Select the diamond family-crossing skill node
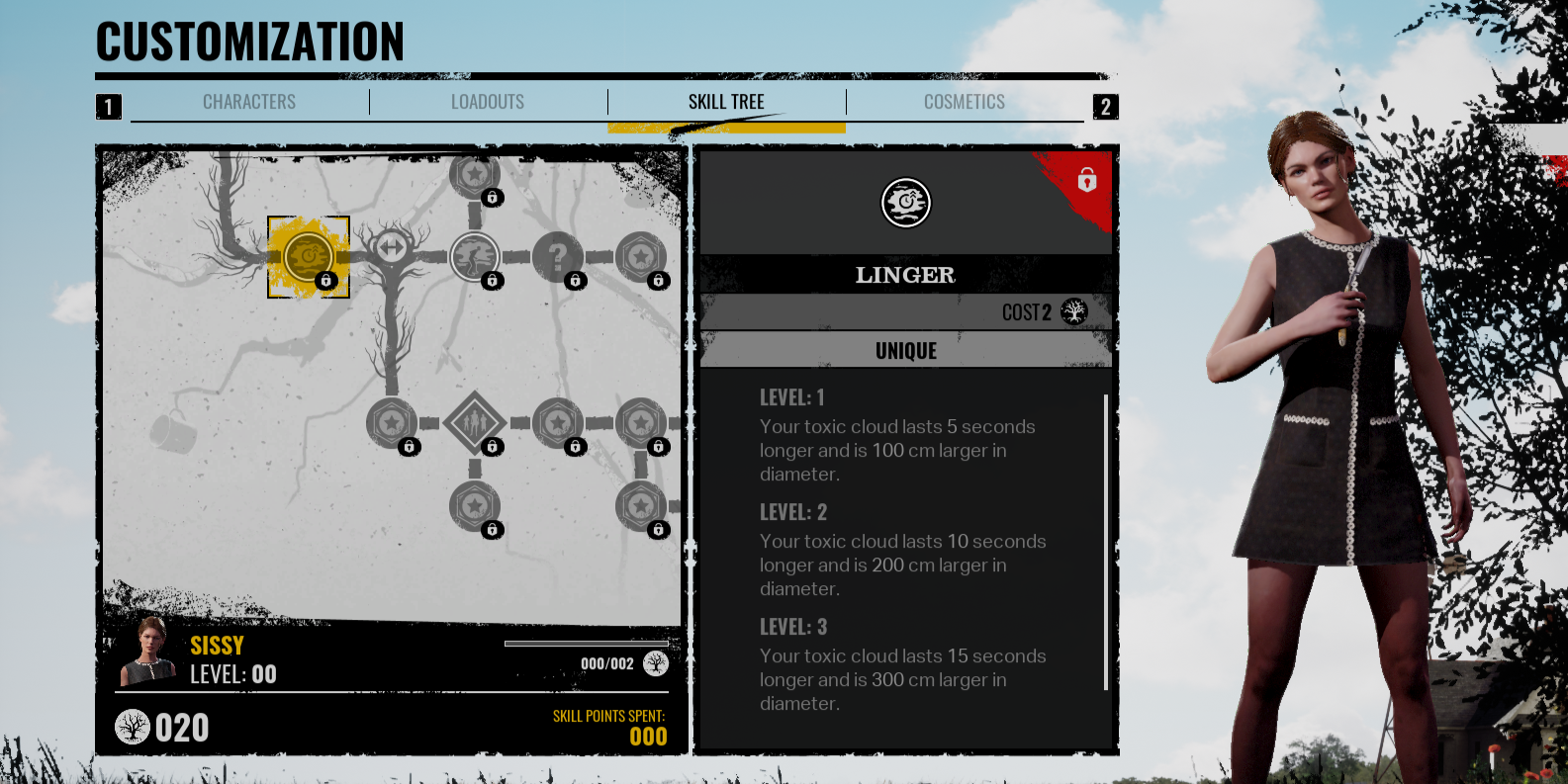 [476, 421]
